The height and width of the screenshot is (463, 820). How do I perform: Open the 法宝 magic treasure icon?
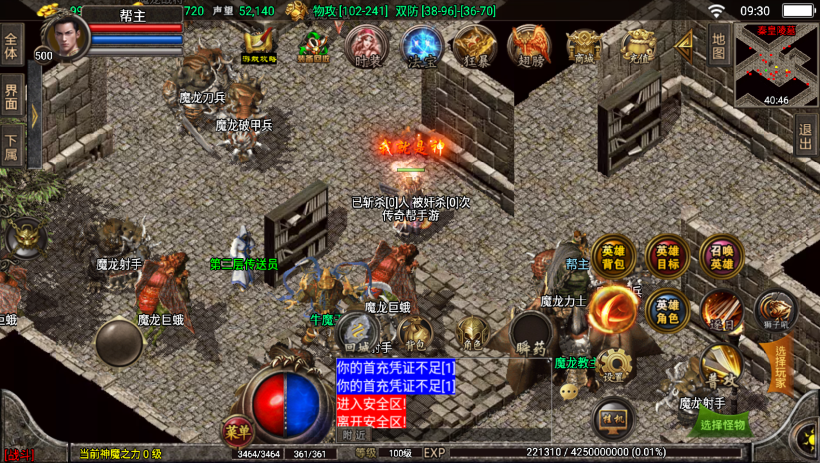421,45
